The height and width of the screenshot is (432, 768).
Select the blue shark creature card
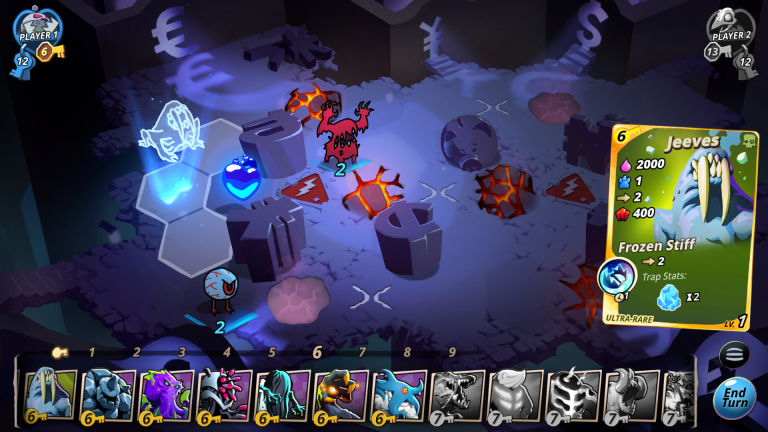click(x=398, y=394)
